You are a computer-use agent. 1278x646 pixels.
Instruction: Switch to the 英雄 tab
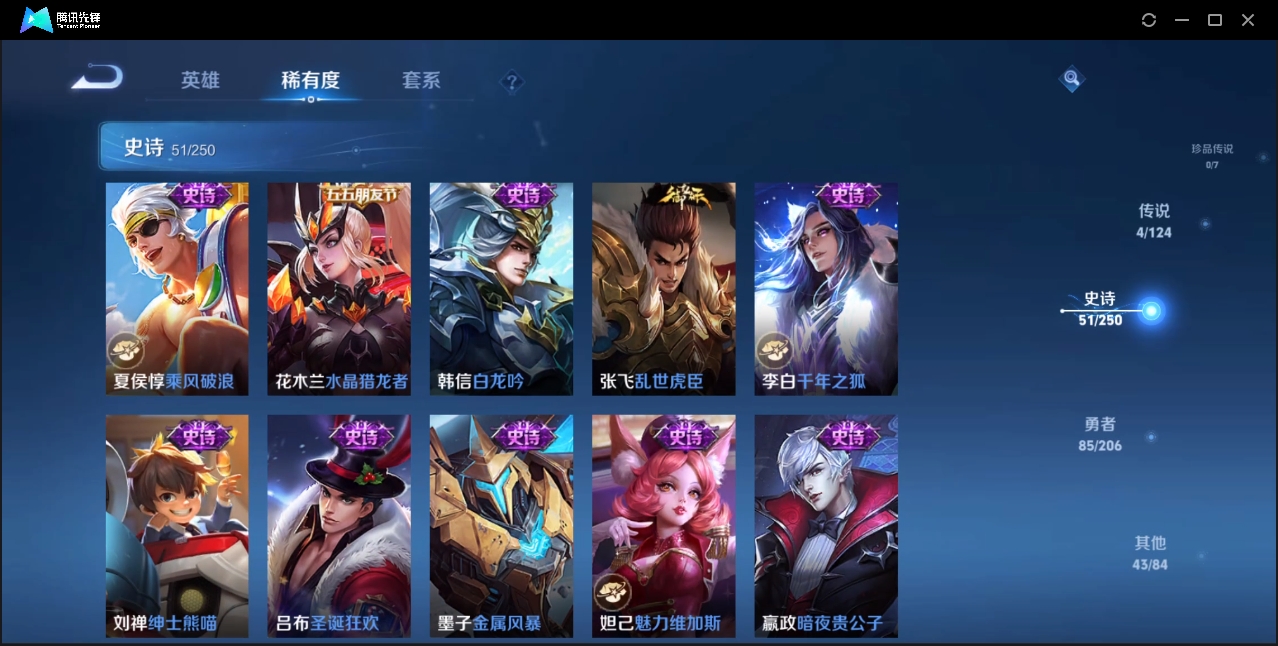(200, 80)
